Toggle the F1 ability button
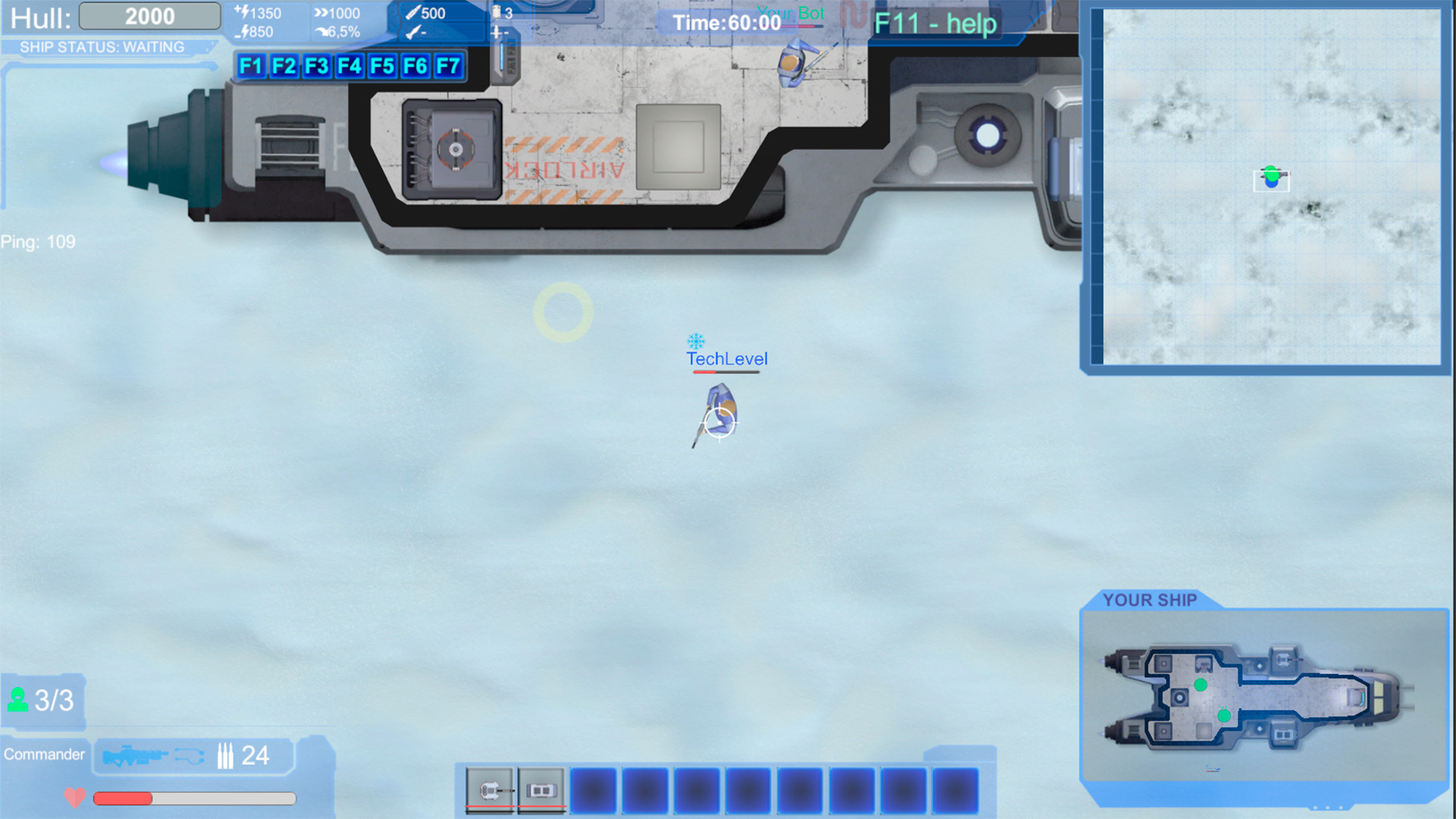The width and height of the screenshot is (1456, 819). click(250, 67)
